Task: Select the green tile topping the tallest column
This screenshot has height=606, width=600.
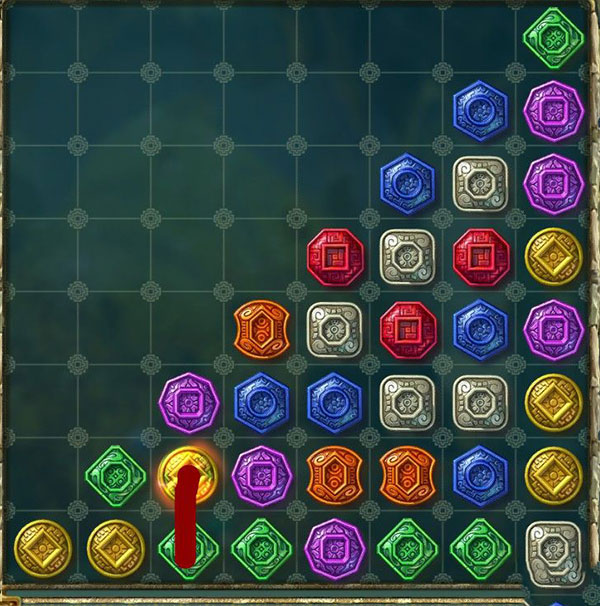Action: point(553,35)
